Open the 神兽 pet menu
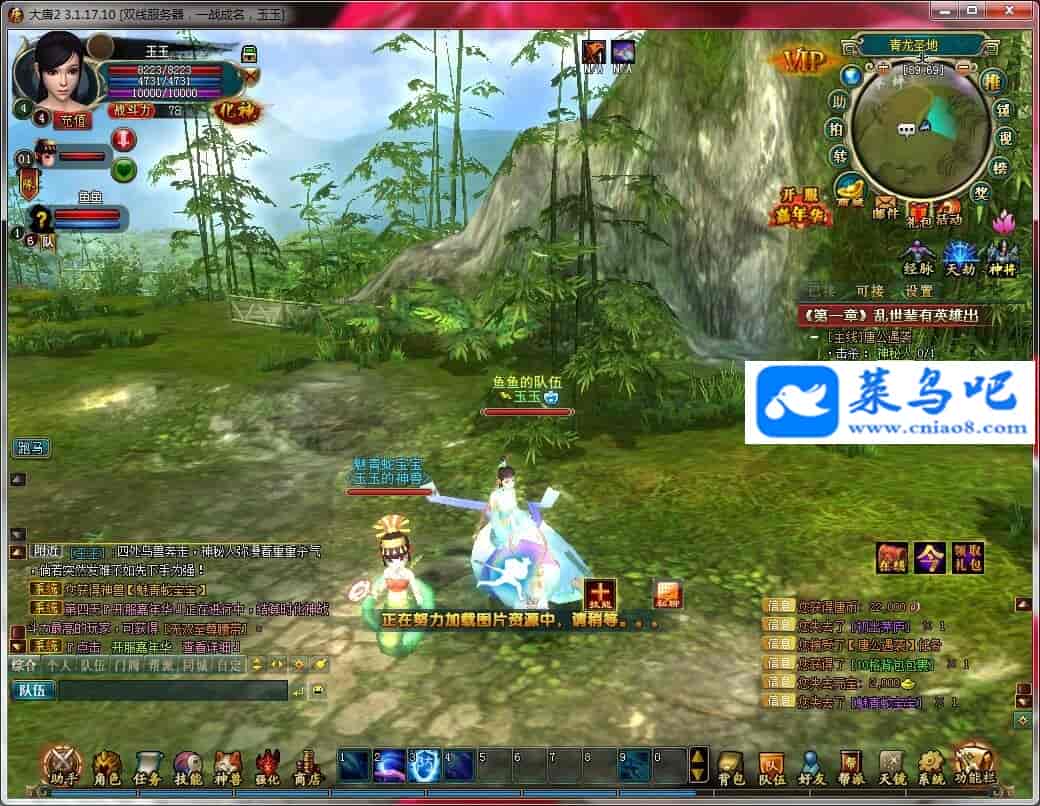Image resolution: width=1040 pixels, height=806 pixels. pyautogui.click(x=228, y=765)
